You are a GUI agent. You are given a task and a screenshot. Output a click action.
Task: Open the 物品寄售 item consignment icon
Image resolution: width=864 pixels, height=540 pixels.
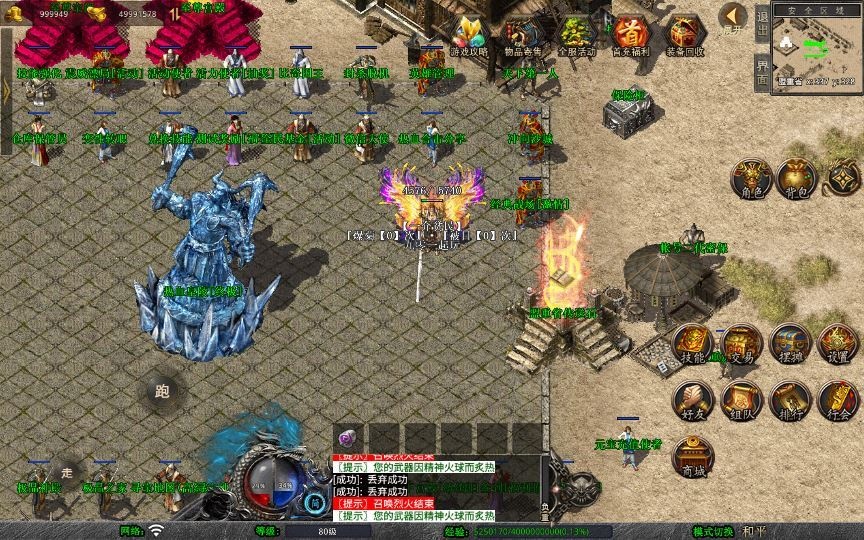(520, 35)
